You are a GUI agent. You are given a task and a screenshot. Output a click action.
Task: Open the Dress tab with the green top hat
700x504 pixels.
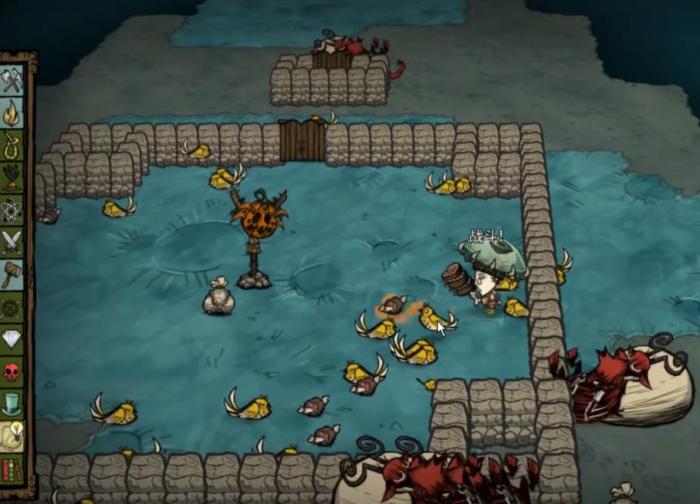pos(13,403)
